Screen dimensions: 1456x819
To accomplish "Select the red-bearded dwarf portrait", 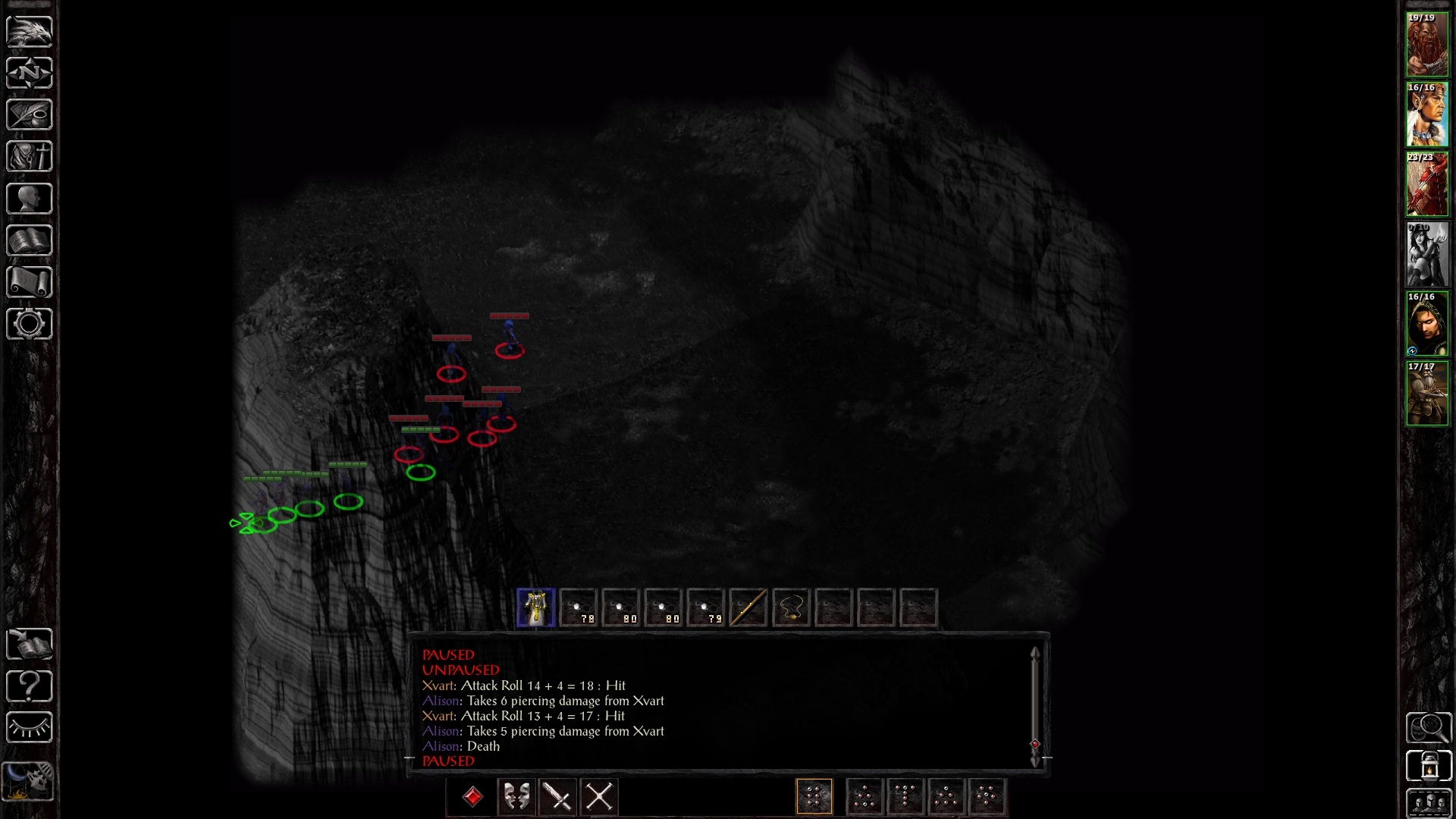I will [x=1427, y=45].
